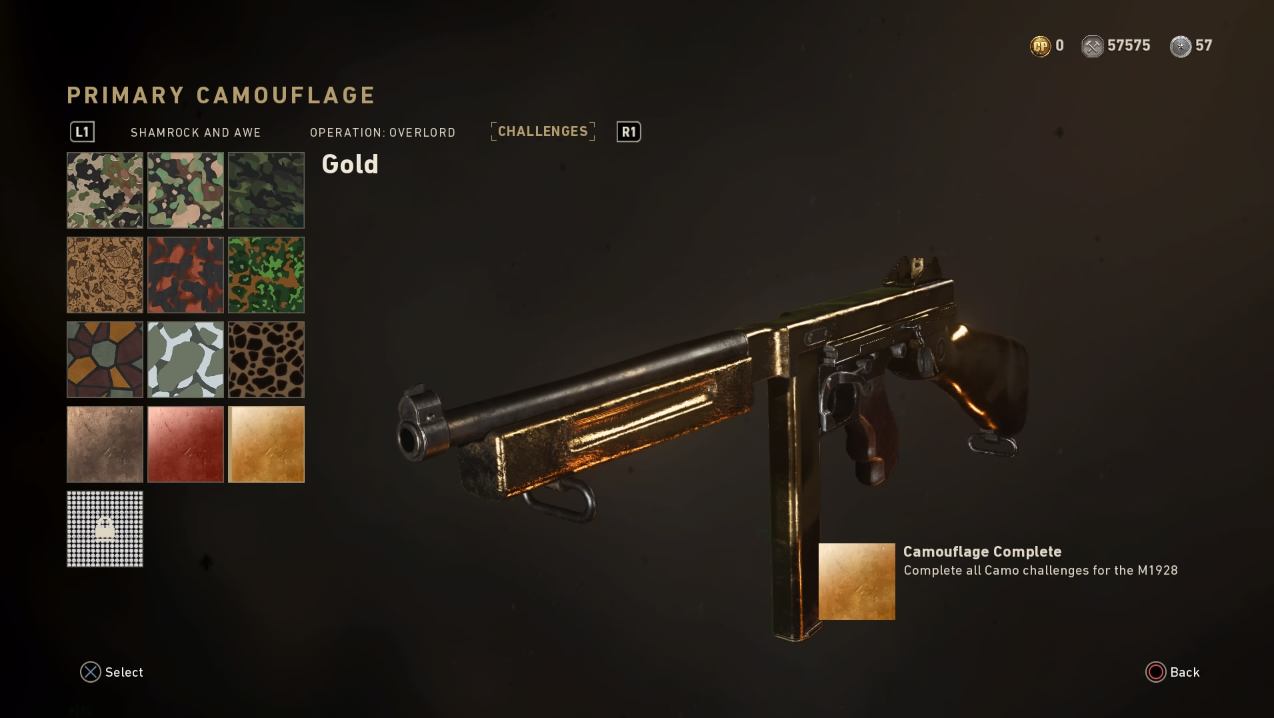Choose the gold camouflage swatch in the grid
This screenshot has height=718, width=1274.
pos(266,444)
